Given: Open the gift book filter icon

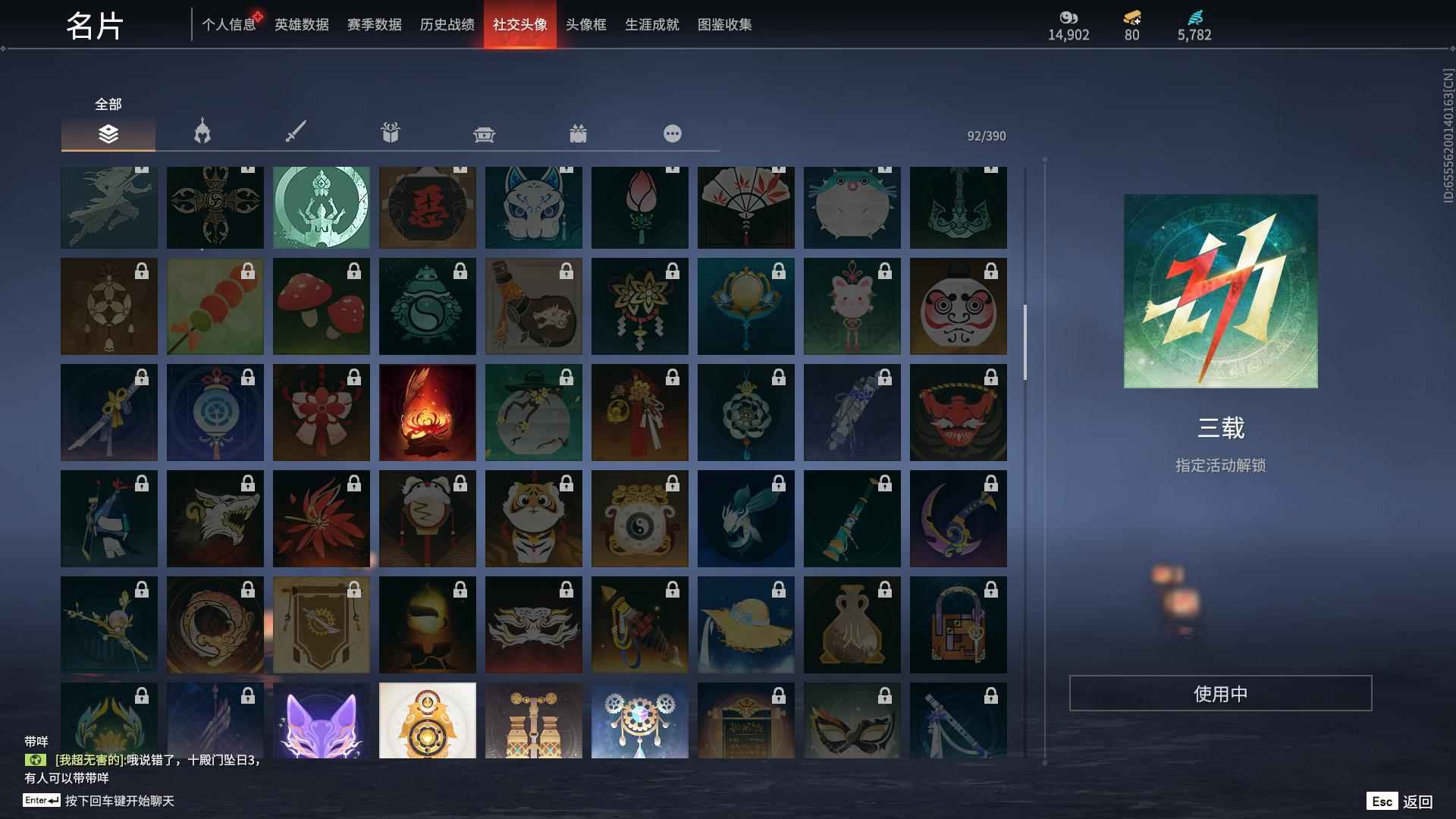Looking at the screenshot, I should click(390, 133).
